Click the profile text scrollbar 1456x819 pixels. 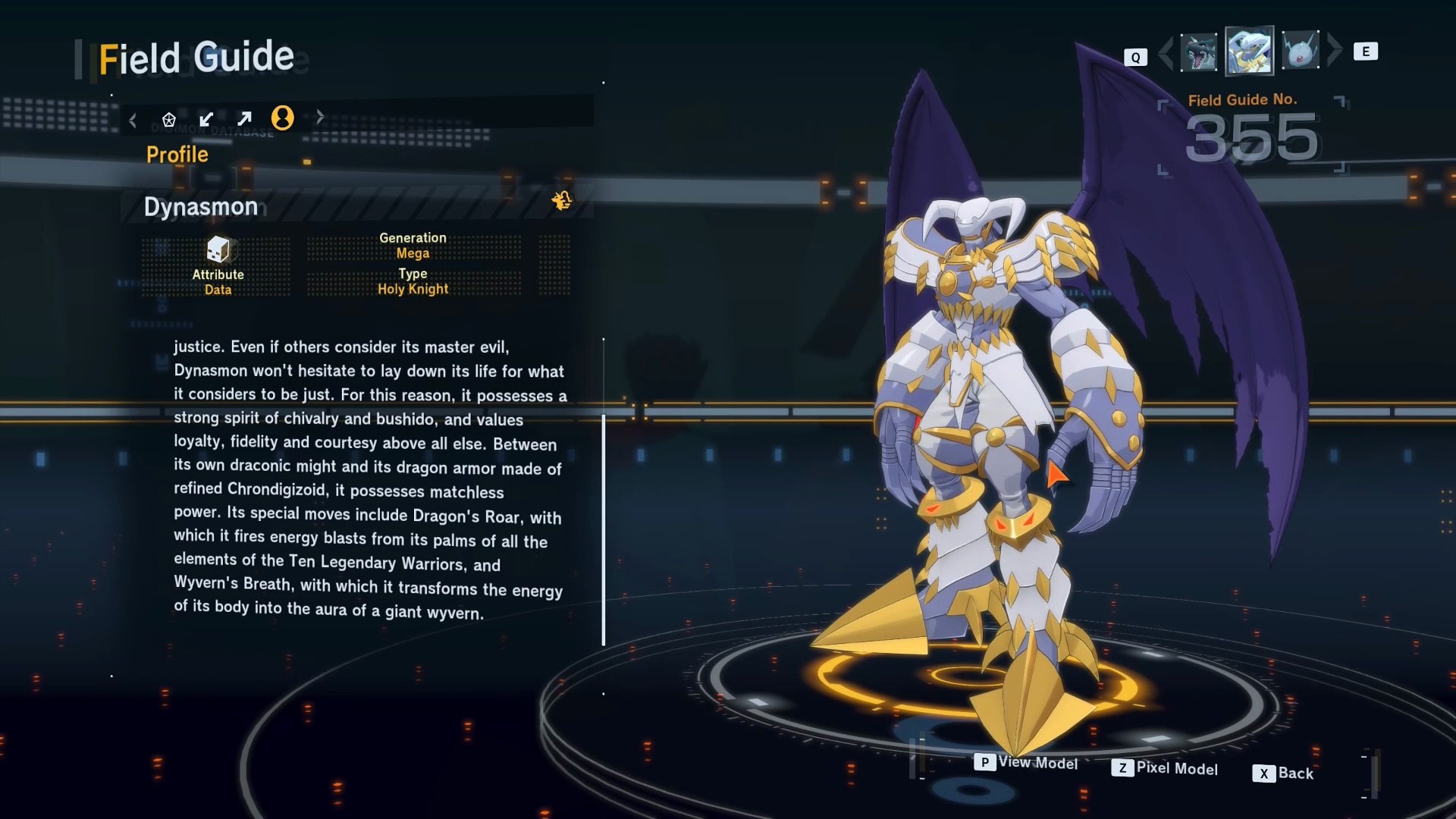pos(604,529)
